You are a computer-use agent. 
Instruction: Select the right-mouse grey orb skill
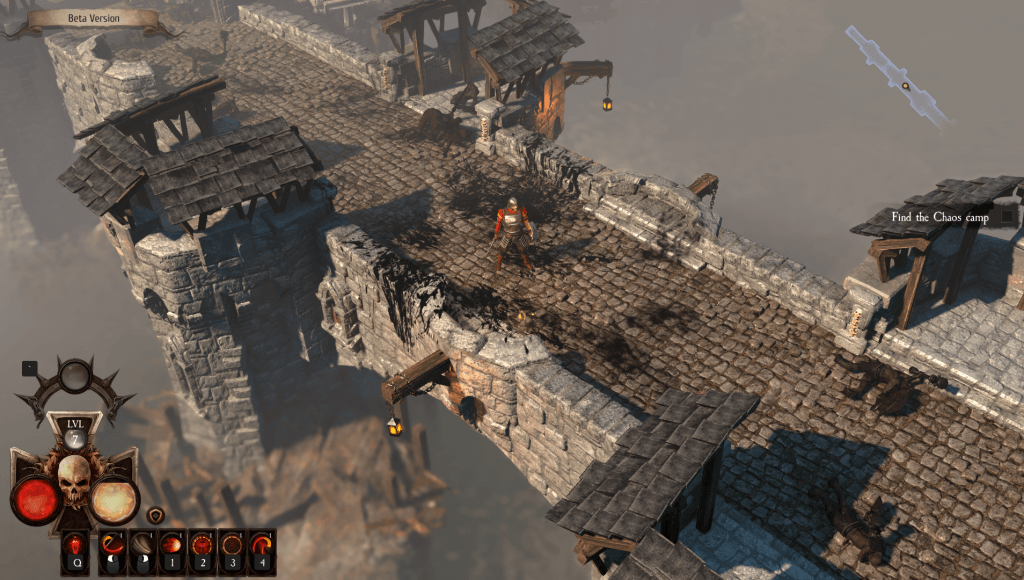[142, 551]
